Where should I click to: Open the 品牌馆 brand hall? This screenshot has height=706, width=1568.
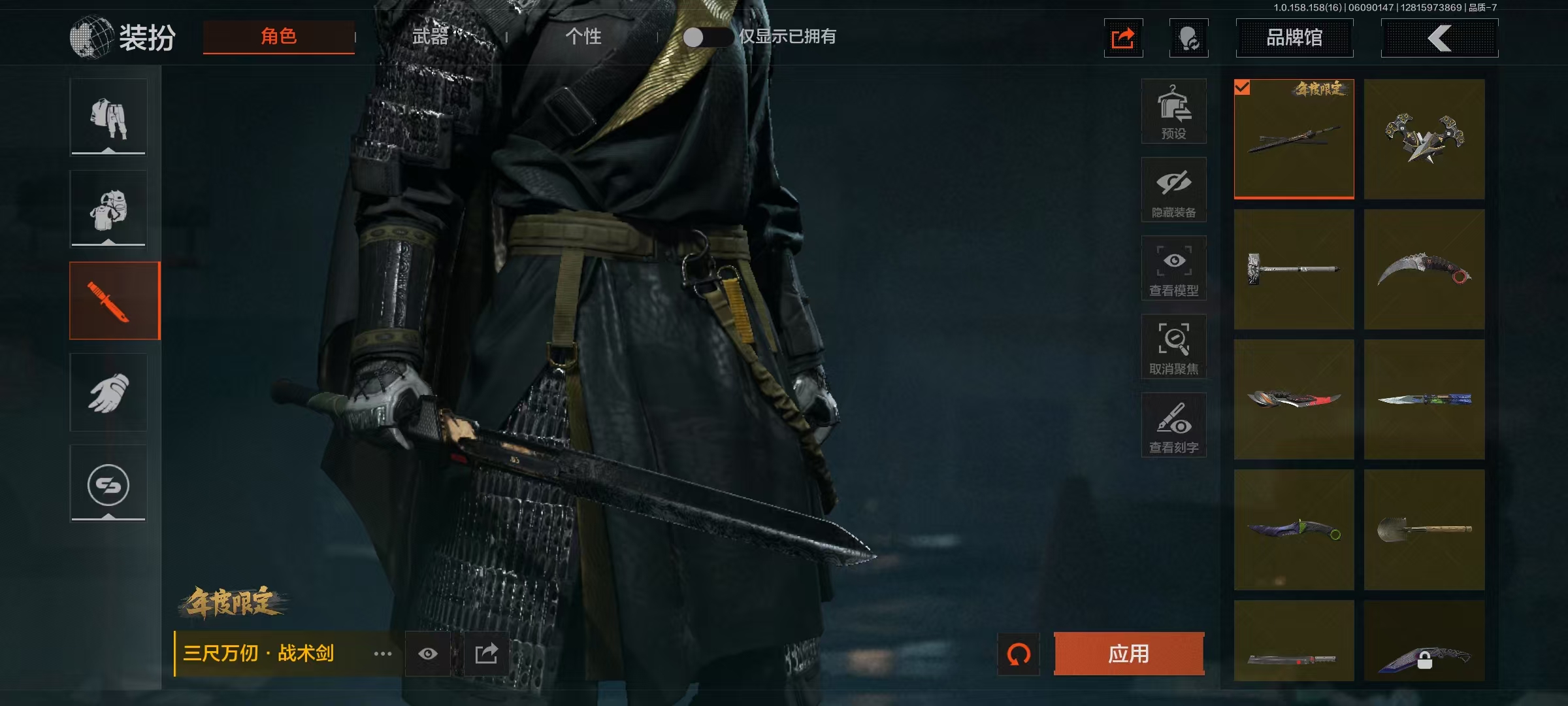click(1294, 38)
